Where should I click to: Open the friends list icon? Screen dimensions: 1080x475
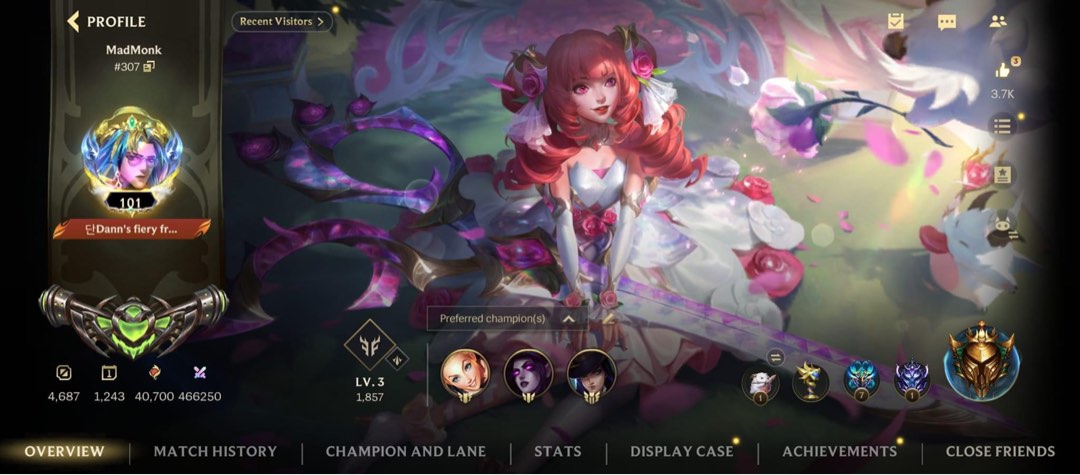pos(998,22)
